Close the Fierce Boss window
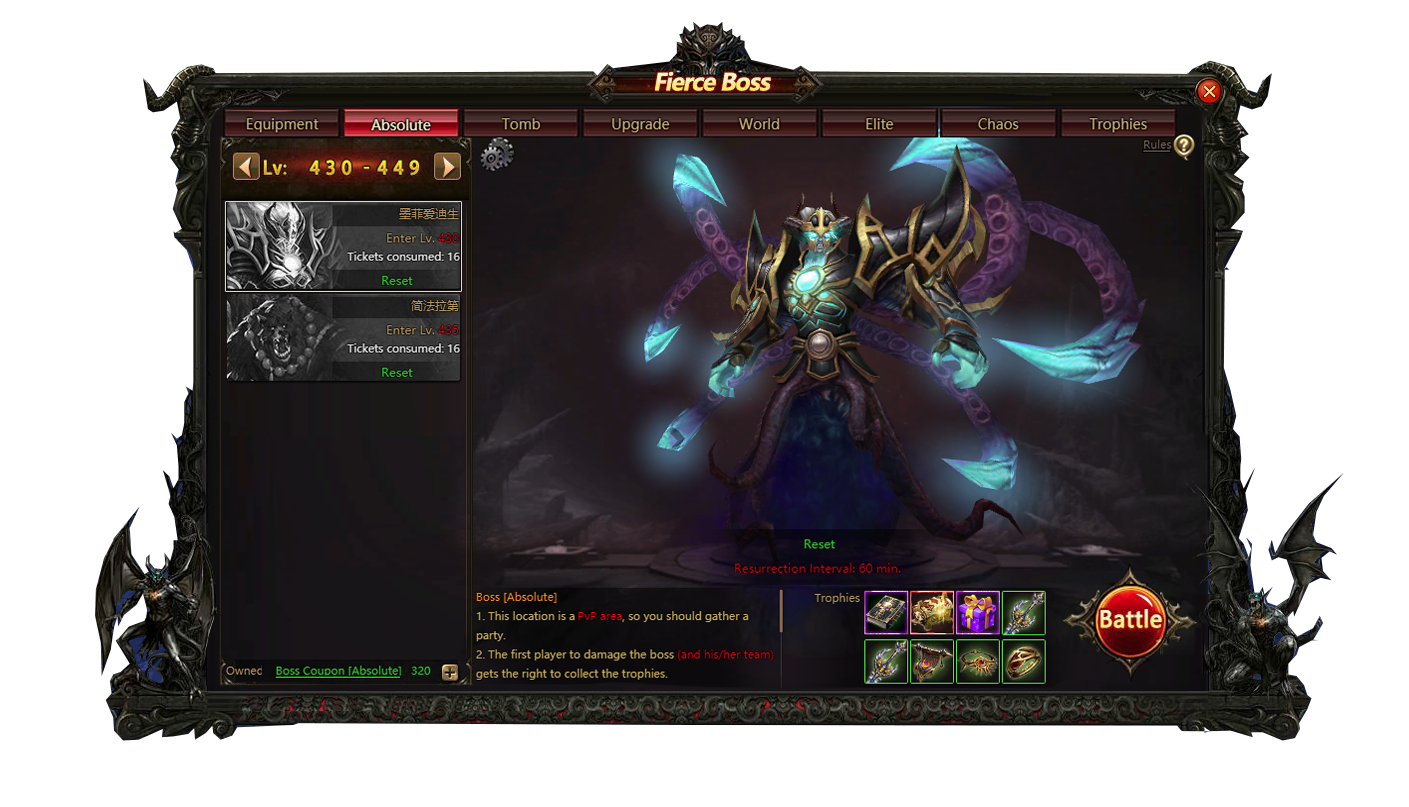 pyautogui.click(x=1209, y=92)
